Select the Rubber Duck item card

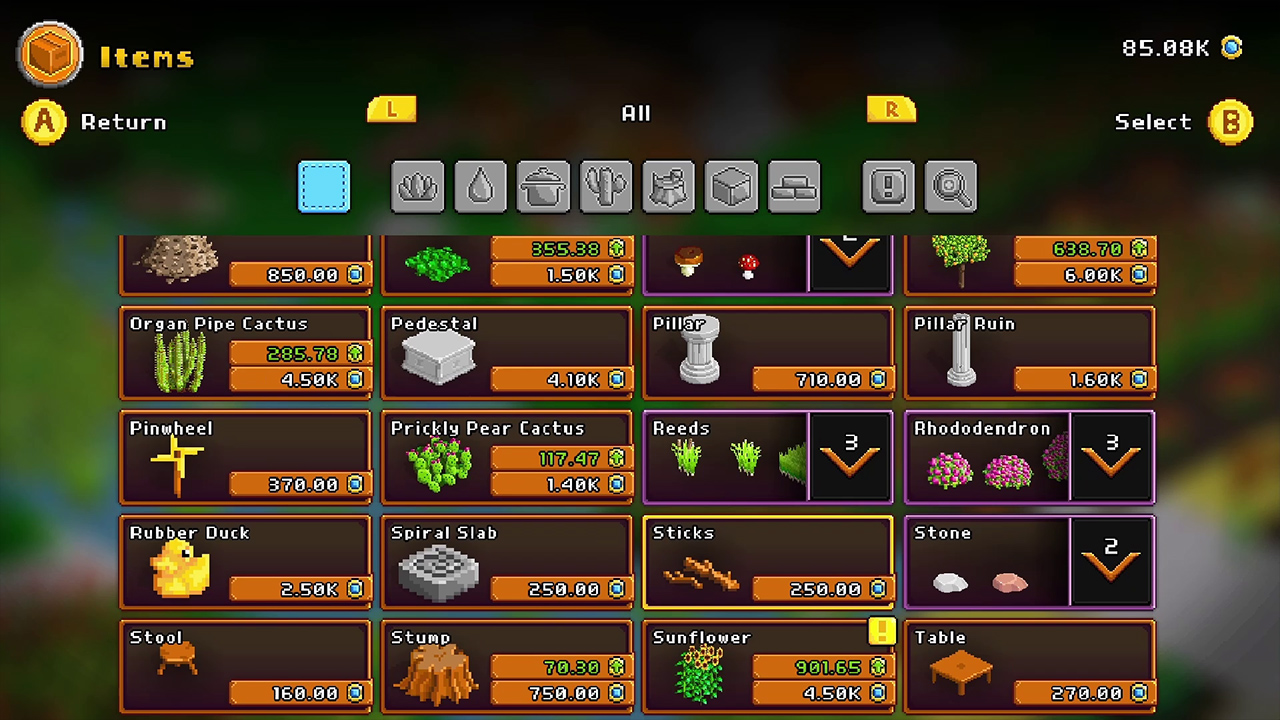point(245,561)
